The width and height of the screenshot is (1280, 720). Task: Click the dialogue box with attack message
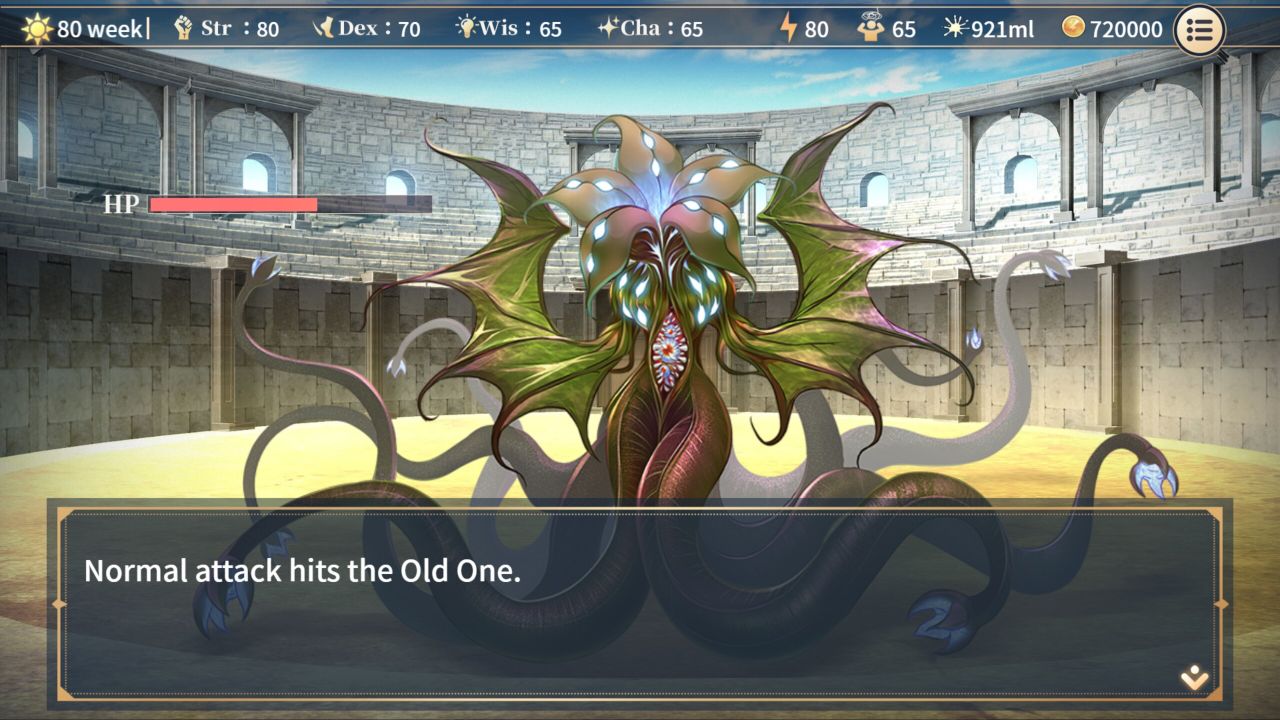[640, 600]
